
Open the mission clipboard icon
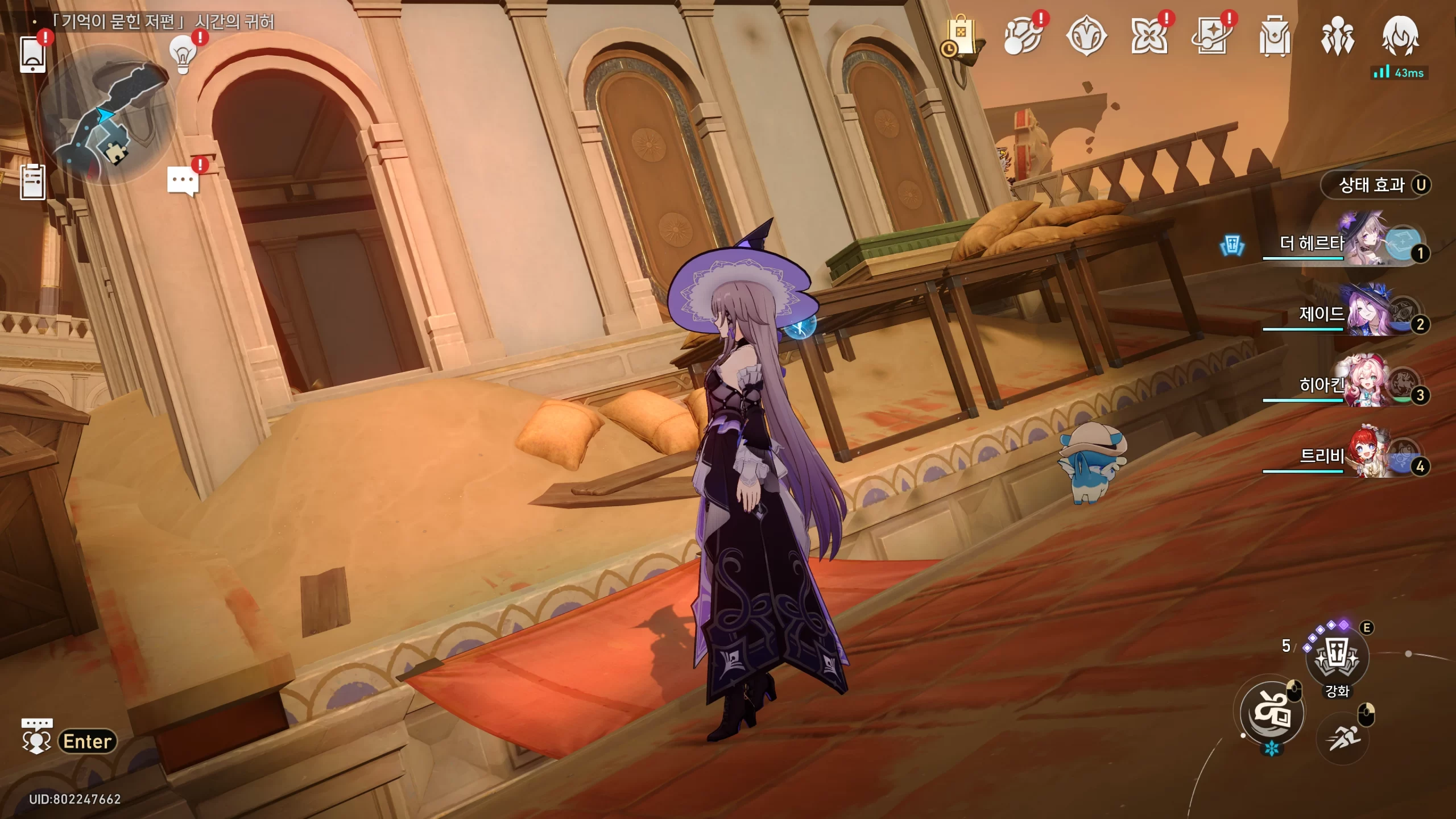click(x=32, y=182)
